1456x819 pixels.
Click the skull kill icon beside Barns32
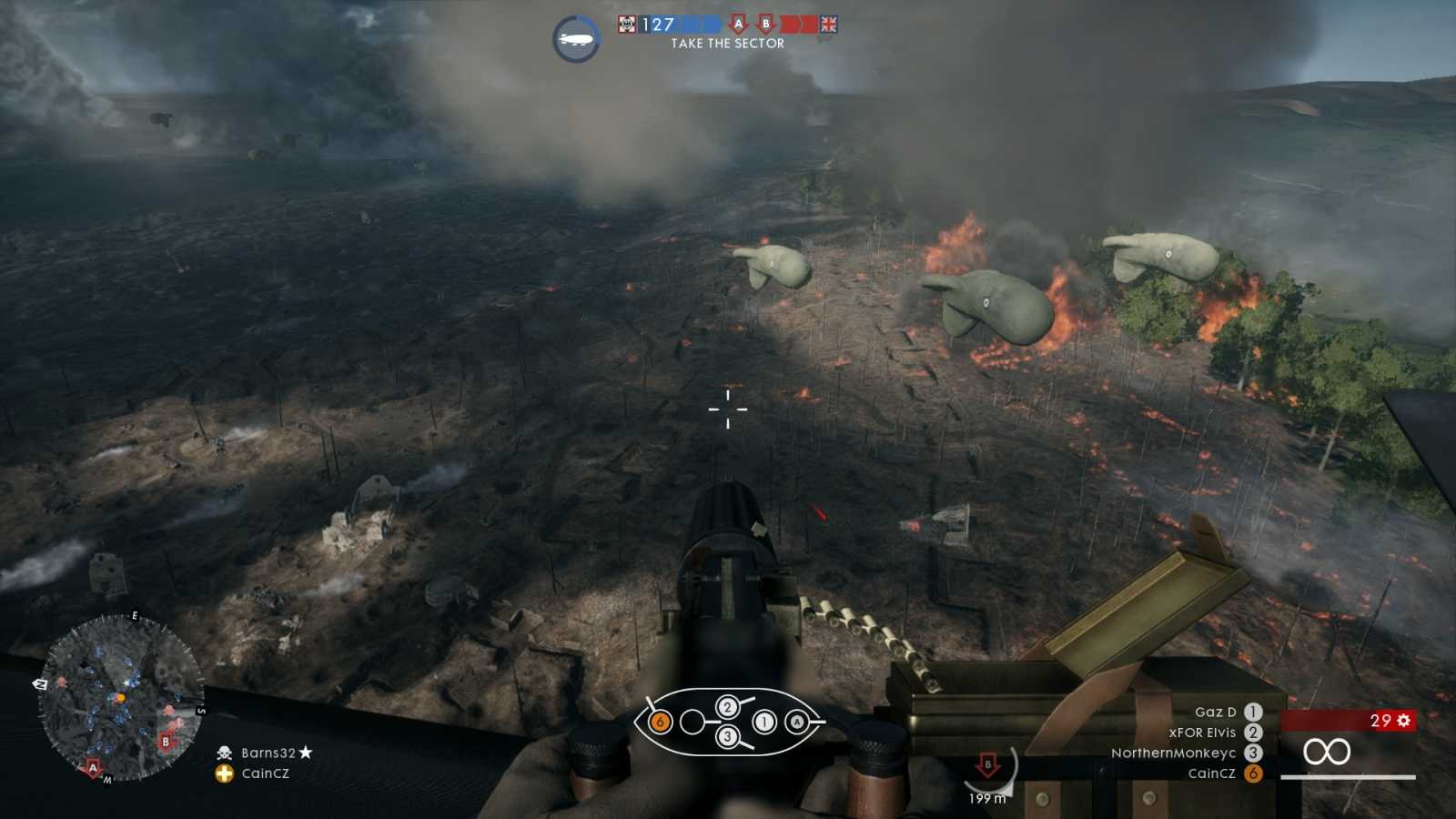223,753
